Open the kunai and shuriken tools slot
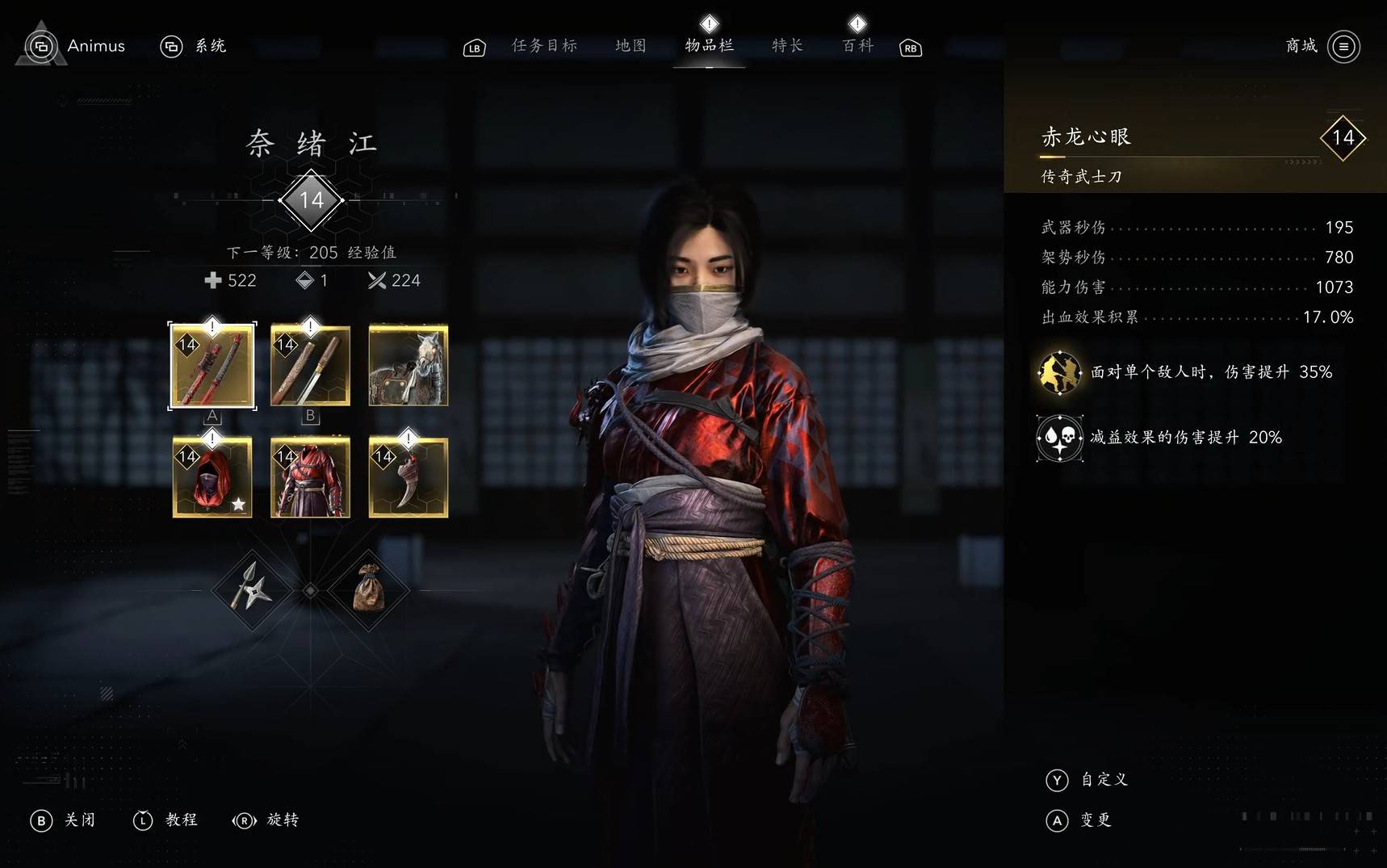The width and height of the screenshot is (1387, 868). click(251, 591)
